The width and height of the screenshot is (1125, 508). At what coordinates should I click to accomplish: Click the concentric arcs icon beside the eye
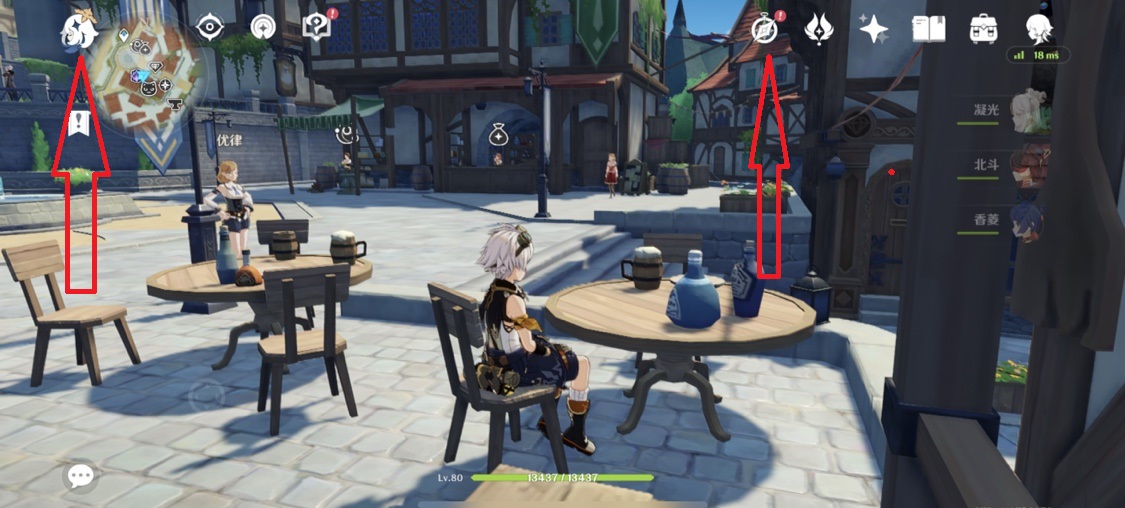tap(263, 28)
